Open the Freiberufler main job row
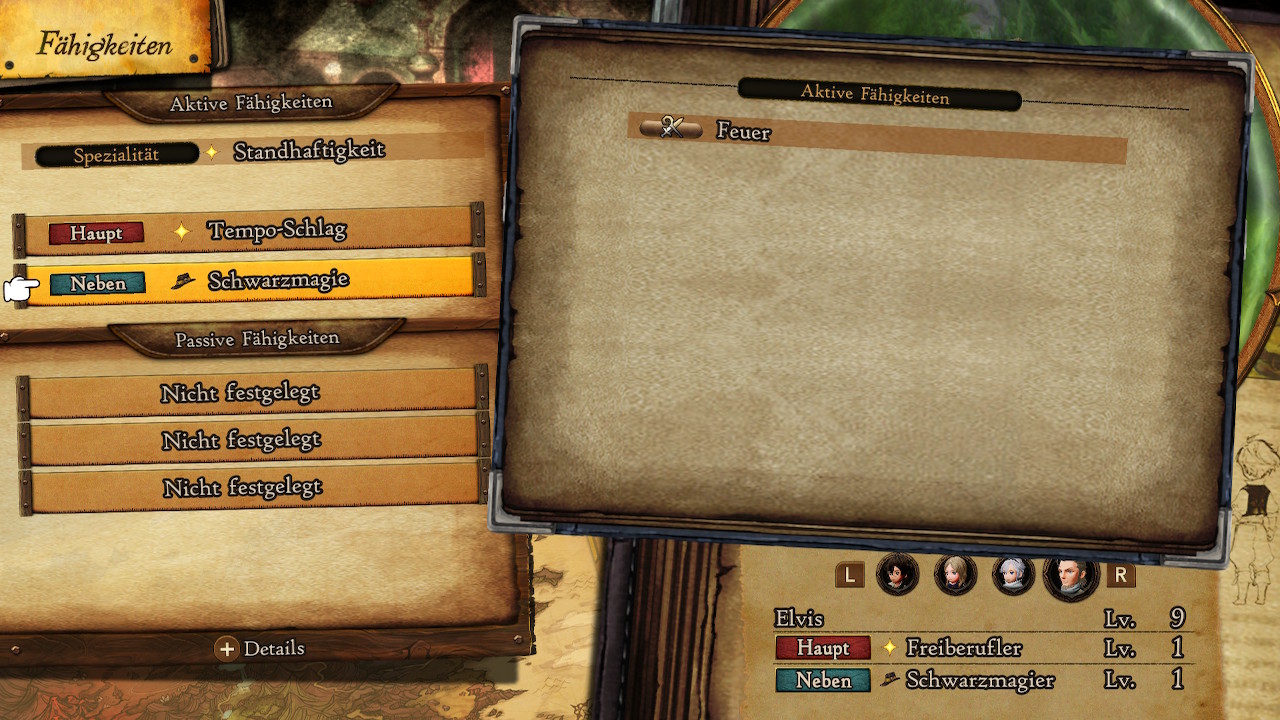The height and width of the screenshot is (720, 1280). (978, 648)
